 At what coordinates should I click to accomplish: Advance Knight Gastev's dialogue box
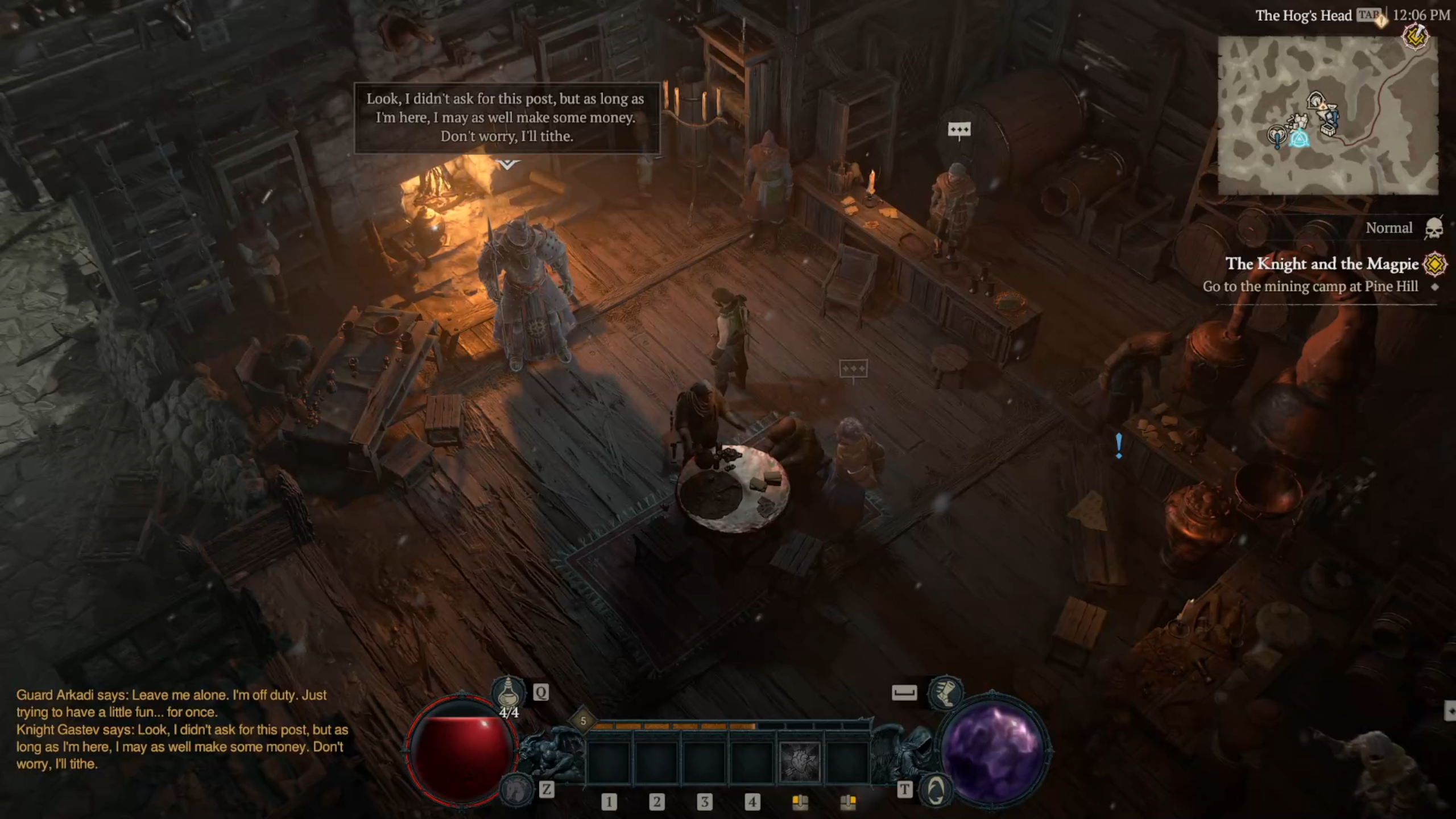(507, 118)
